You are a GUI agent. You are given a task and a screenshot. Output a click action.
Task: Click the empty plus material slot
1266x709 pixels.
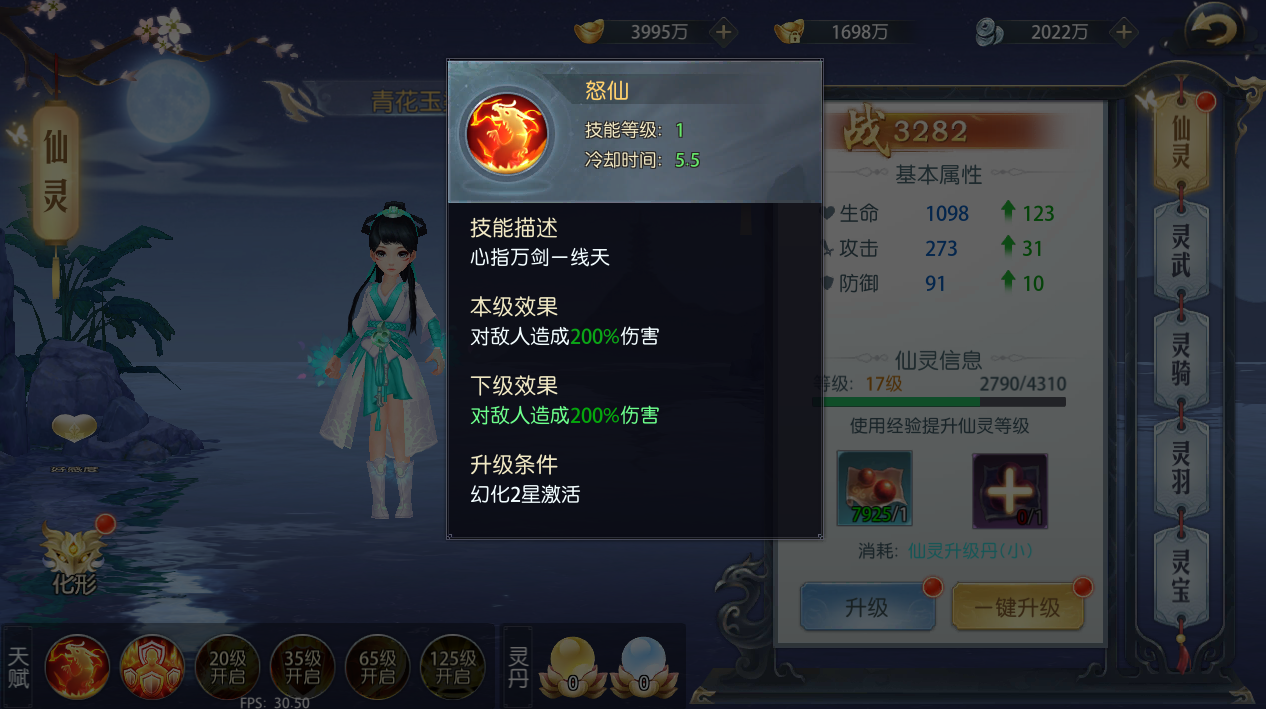pyautogui.click(x=1010, y=489)
